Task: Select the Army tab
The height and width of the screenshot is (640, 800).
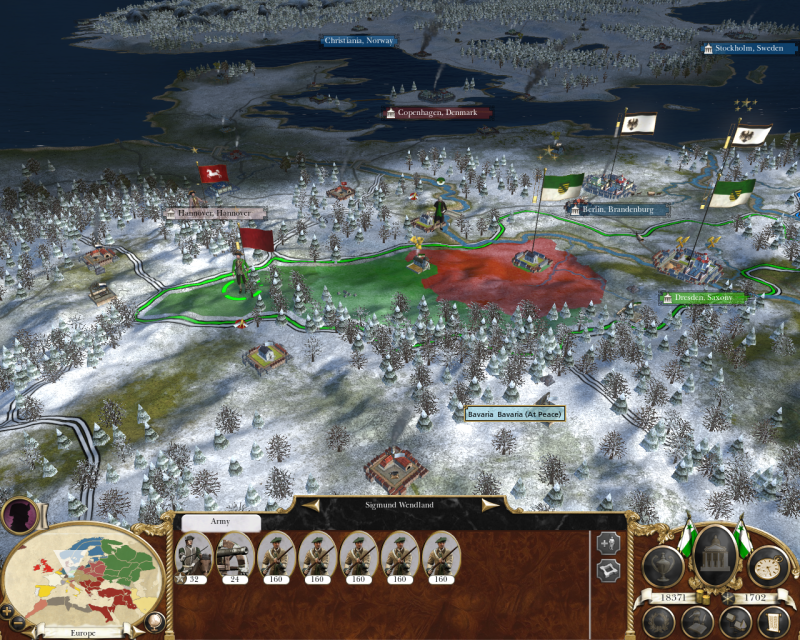Action: [x=220, y=522]
